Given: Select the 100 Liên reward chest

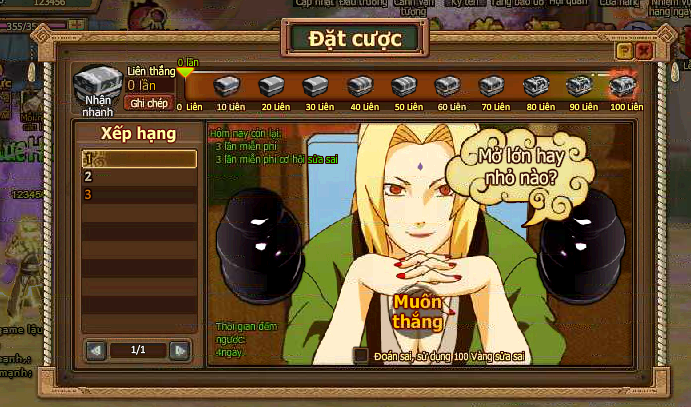Looking at the screenshot, I should 623,86.
